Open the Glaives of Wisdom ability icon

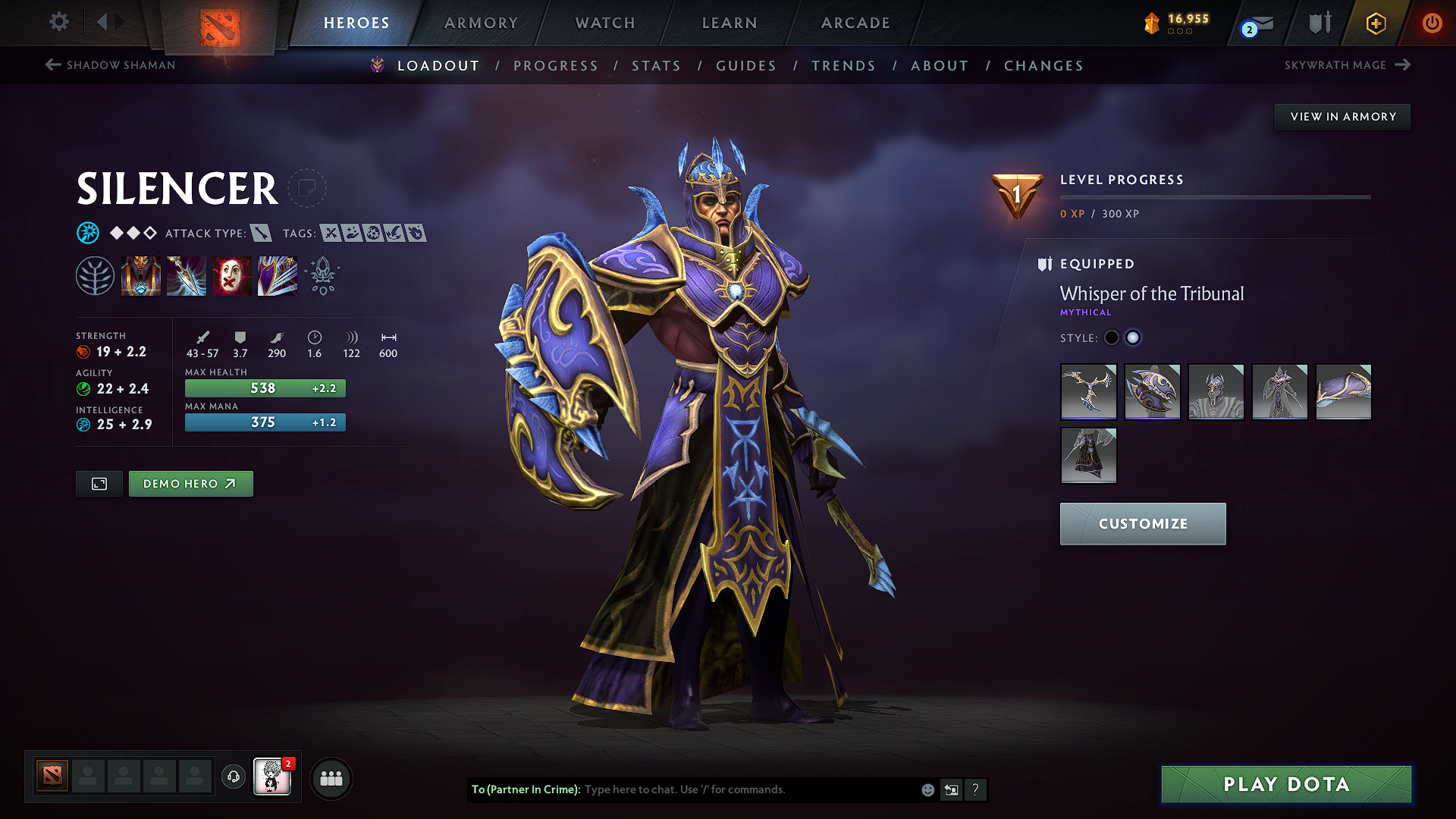(x=186, y=275)
